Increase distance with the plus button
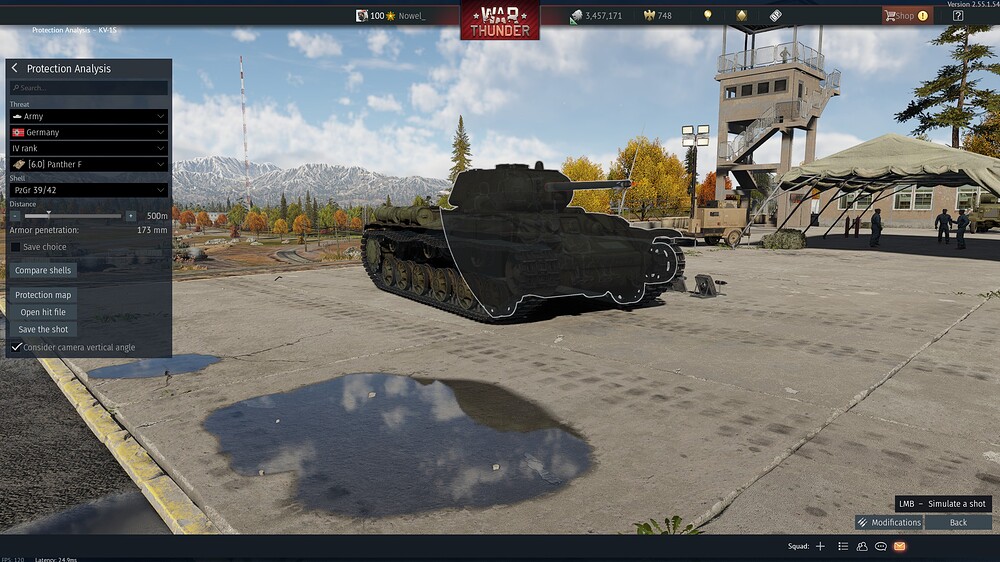1000x562 pixels. pyautogui.click(x=130, y=215)
